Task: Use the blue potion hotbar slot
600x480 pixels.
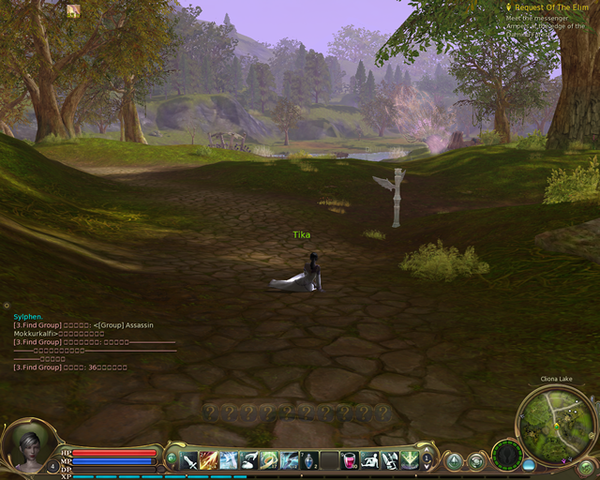Action: pyautogui.click(x=309, y=460)
